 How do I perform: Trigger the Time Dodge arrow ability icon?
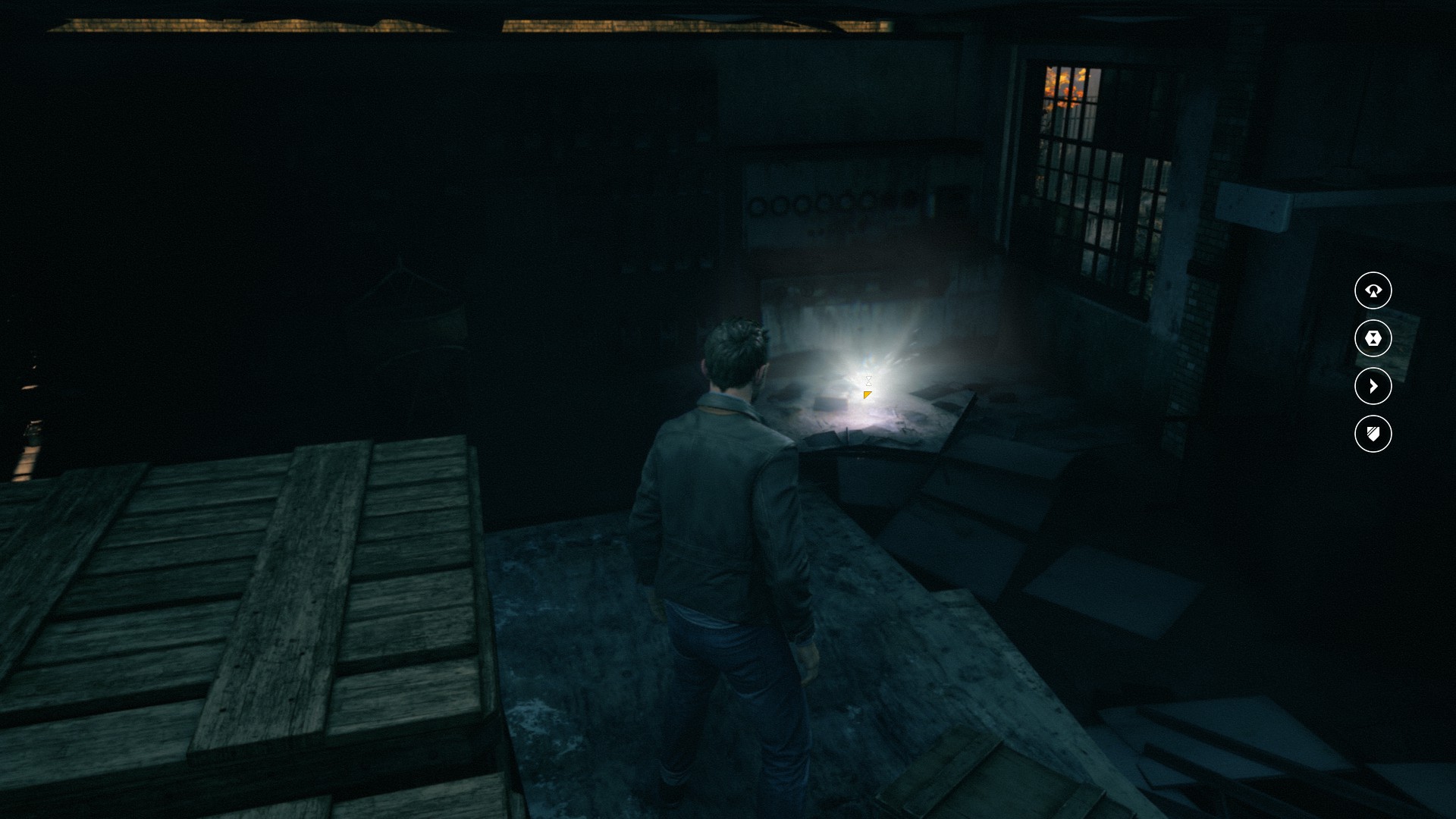coord(1373,386)
